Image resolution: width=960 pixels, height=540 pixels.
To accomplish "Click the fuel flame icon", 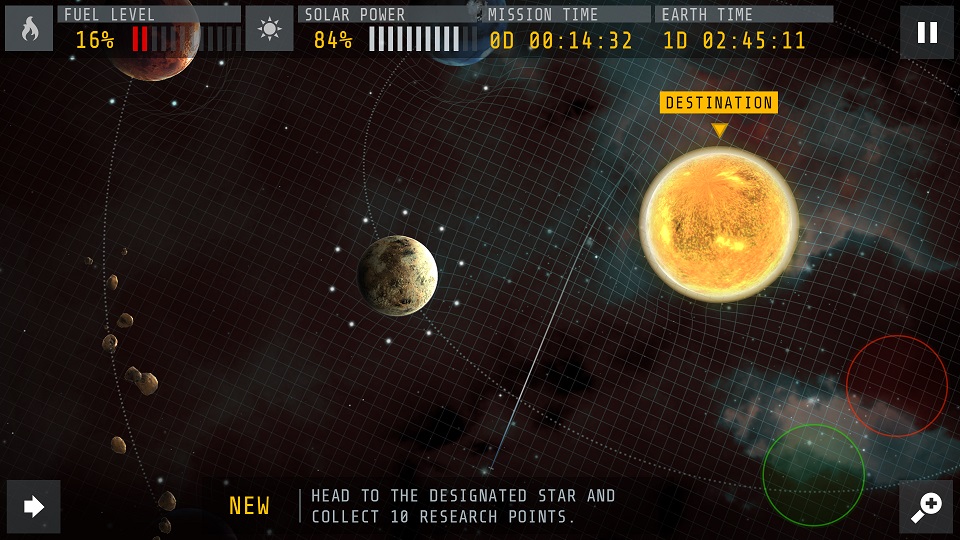I will (29, 29).
